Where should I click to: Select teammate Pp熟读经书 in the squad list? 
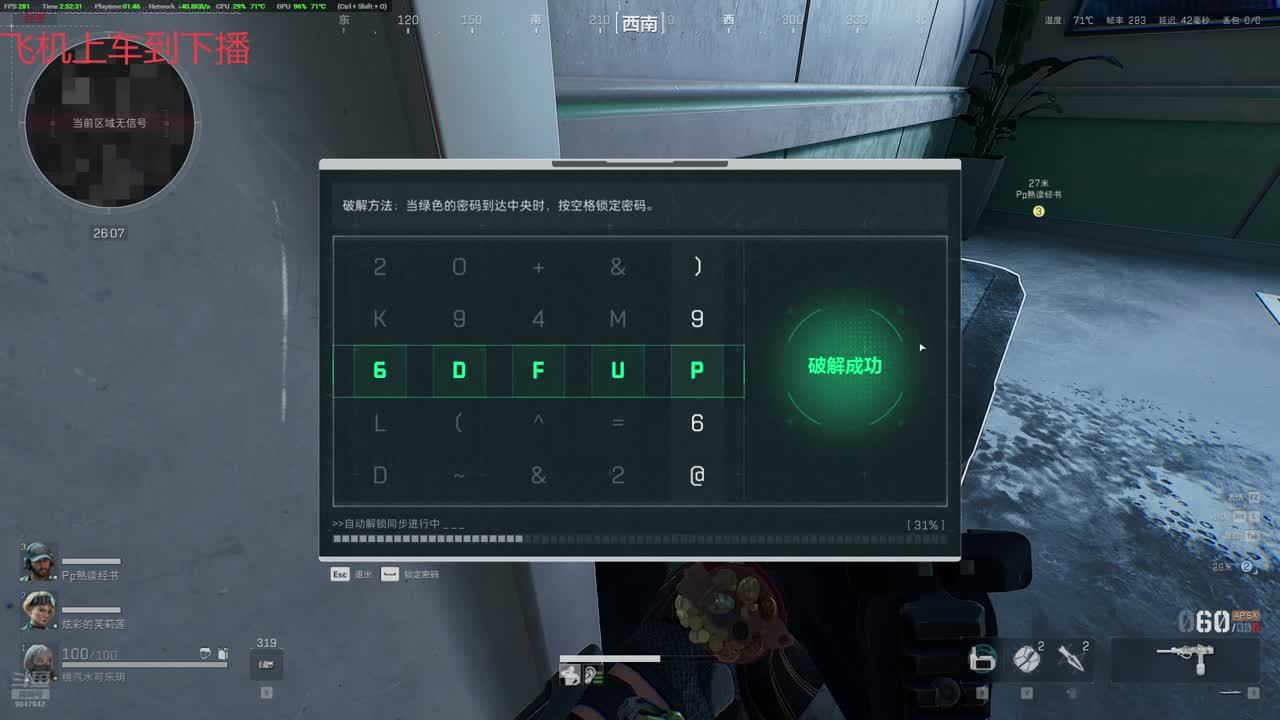(x=40, y=563)
